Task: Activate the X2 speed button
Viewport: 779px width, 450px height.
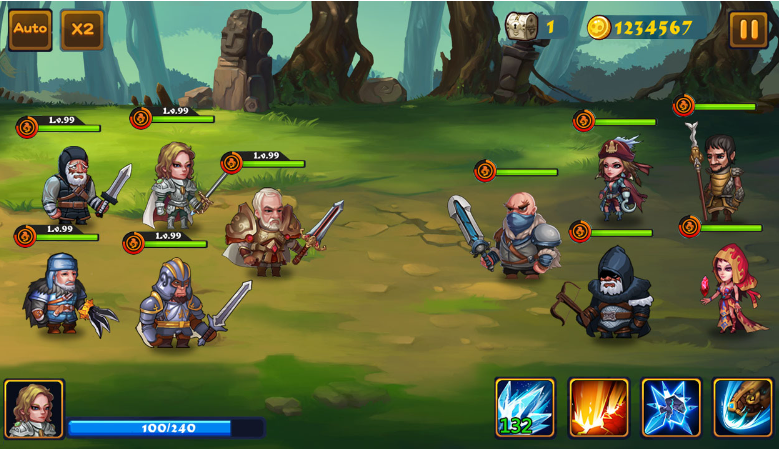Action: (x=82, y=29)
